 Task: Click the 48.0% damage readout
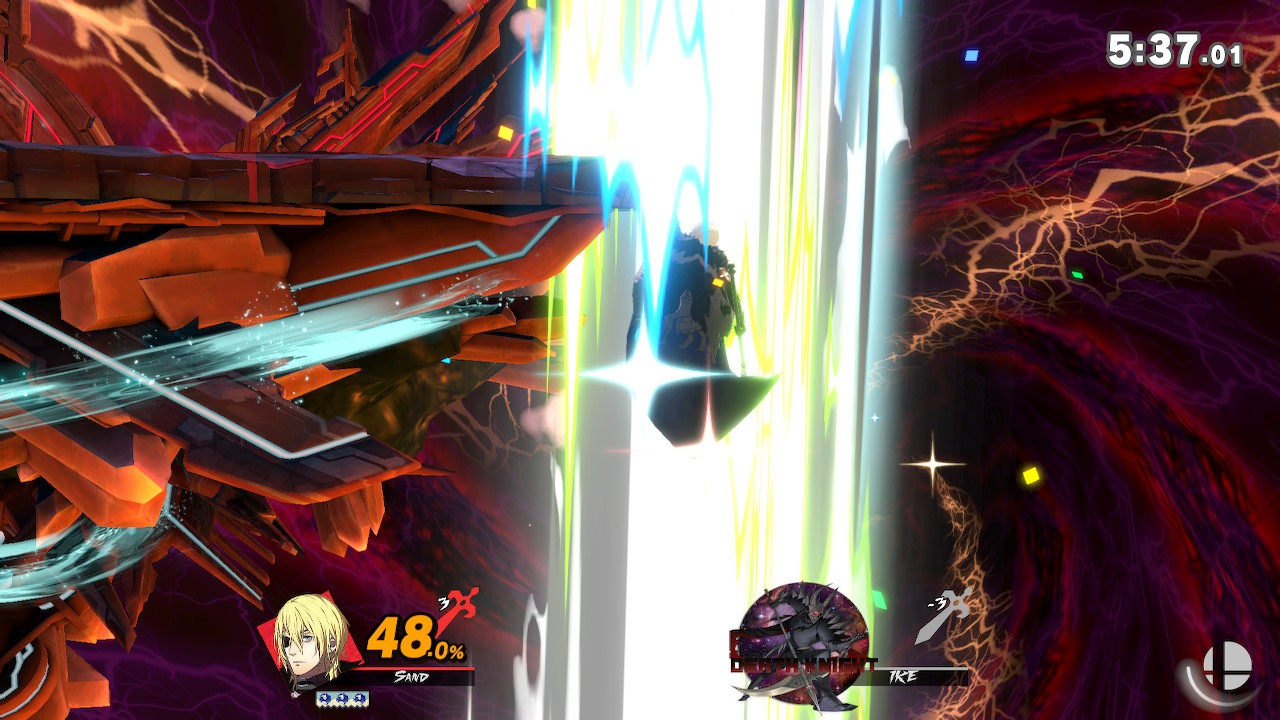tap(415, 637)
